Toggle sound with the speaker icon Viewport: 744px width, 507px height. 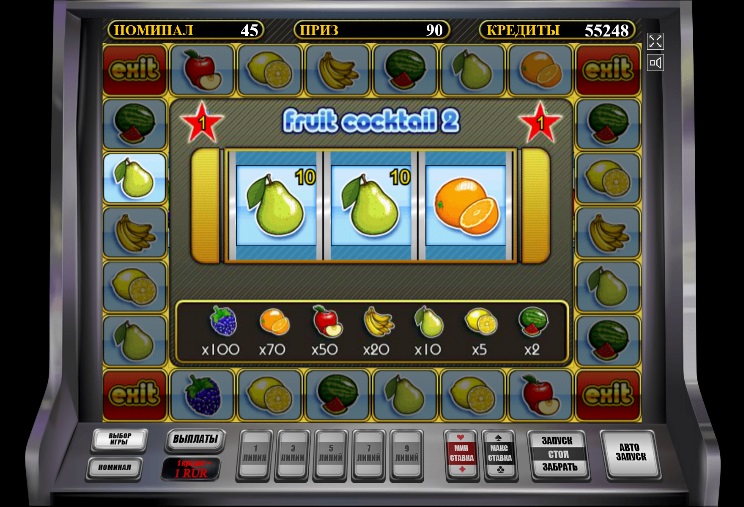tap(656, 63)
